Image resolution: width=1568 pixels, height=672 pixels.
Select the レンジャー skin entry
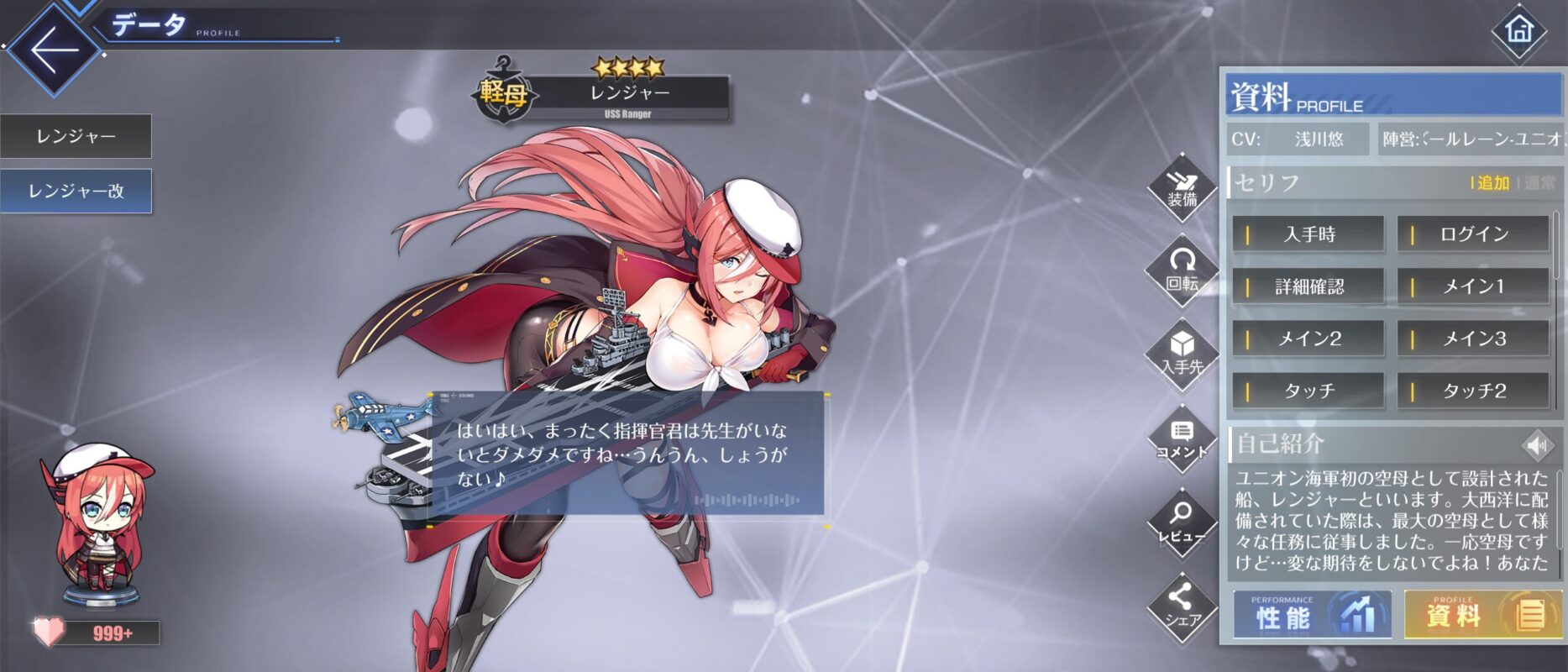[x=76, y=136]
